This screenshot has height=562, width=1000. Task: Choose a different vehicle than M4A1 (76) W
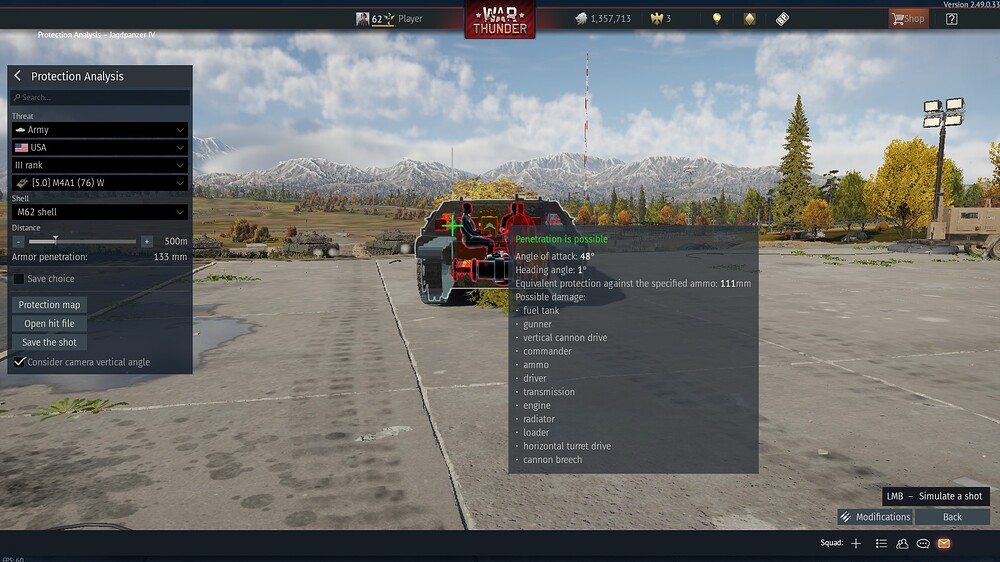(99, 183)
